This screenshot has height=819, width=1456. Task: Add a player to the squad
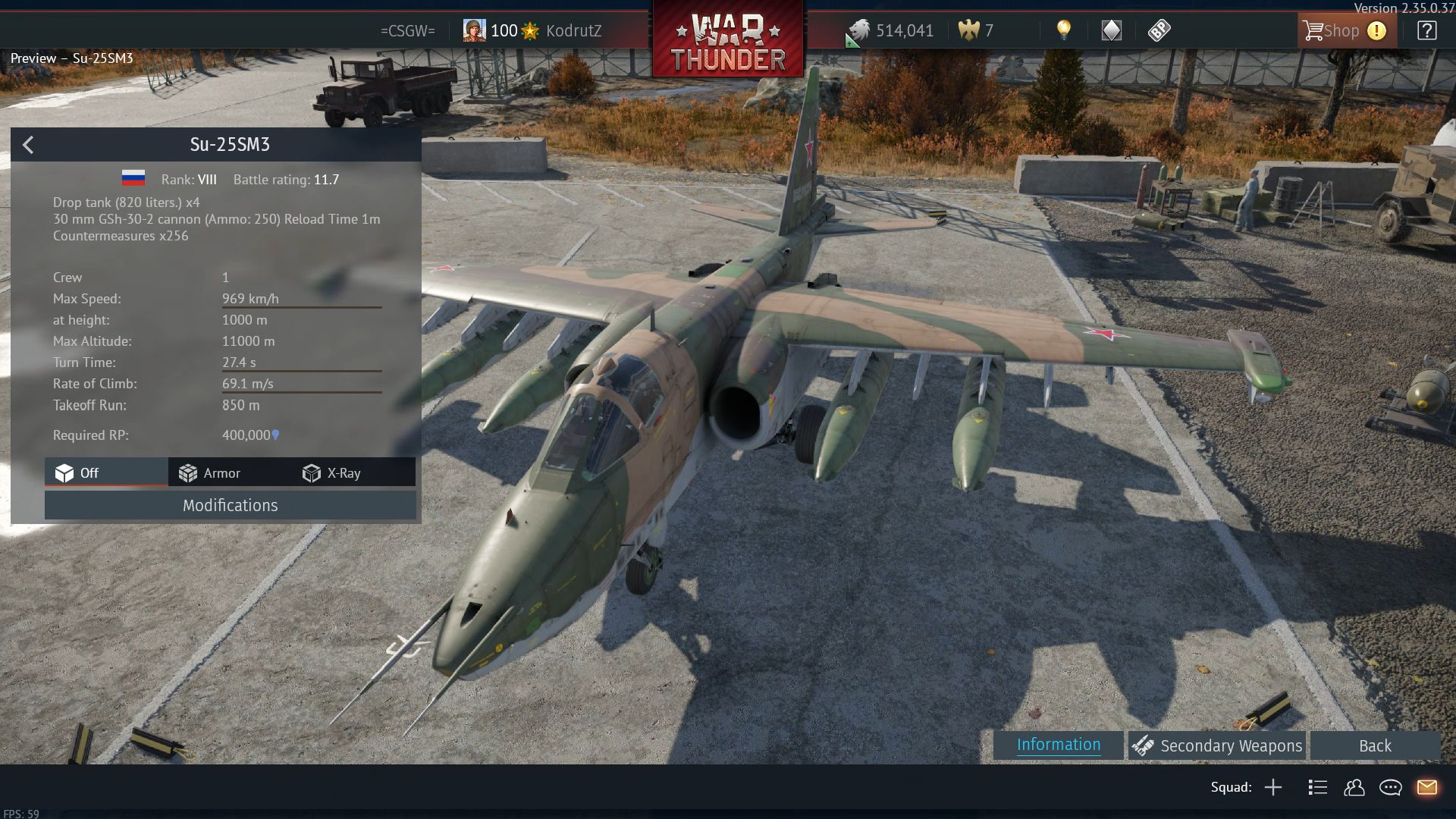point(1273,788)
